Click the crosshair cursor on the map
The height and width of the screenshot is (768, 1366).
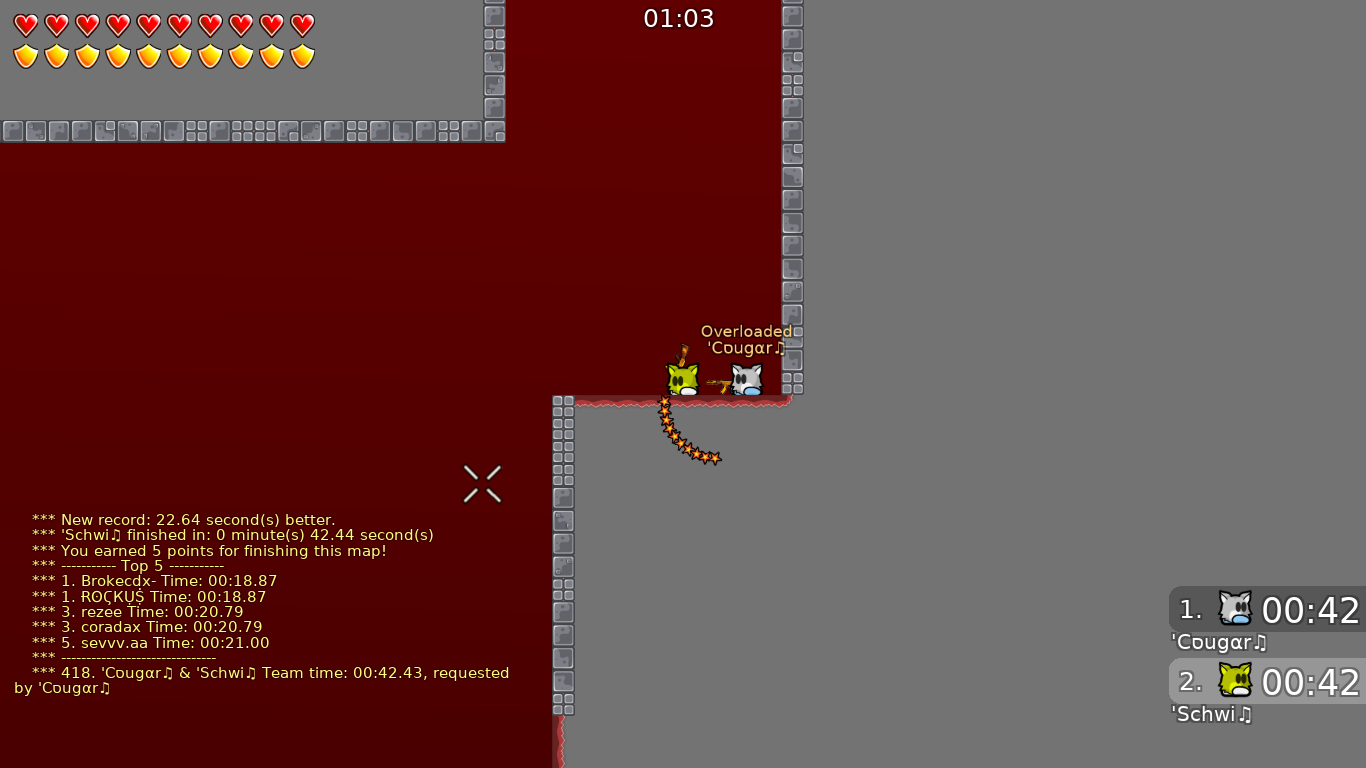click(482, 484)
